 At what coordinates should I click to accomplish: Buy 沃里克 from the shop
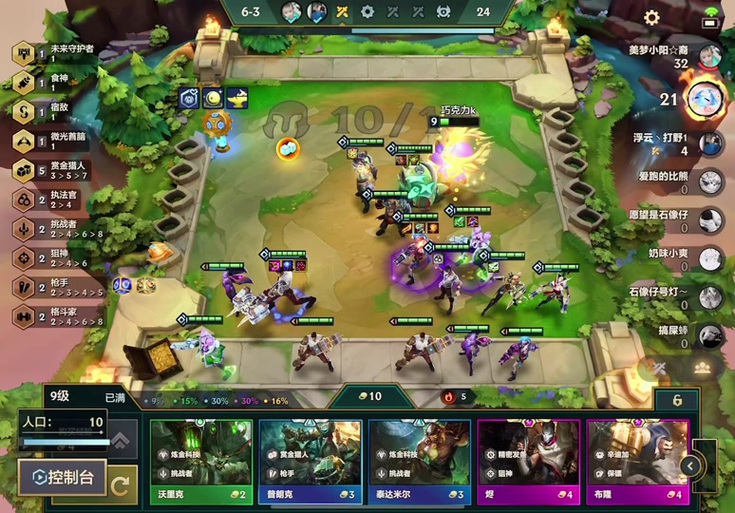(x=201, y=460)
